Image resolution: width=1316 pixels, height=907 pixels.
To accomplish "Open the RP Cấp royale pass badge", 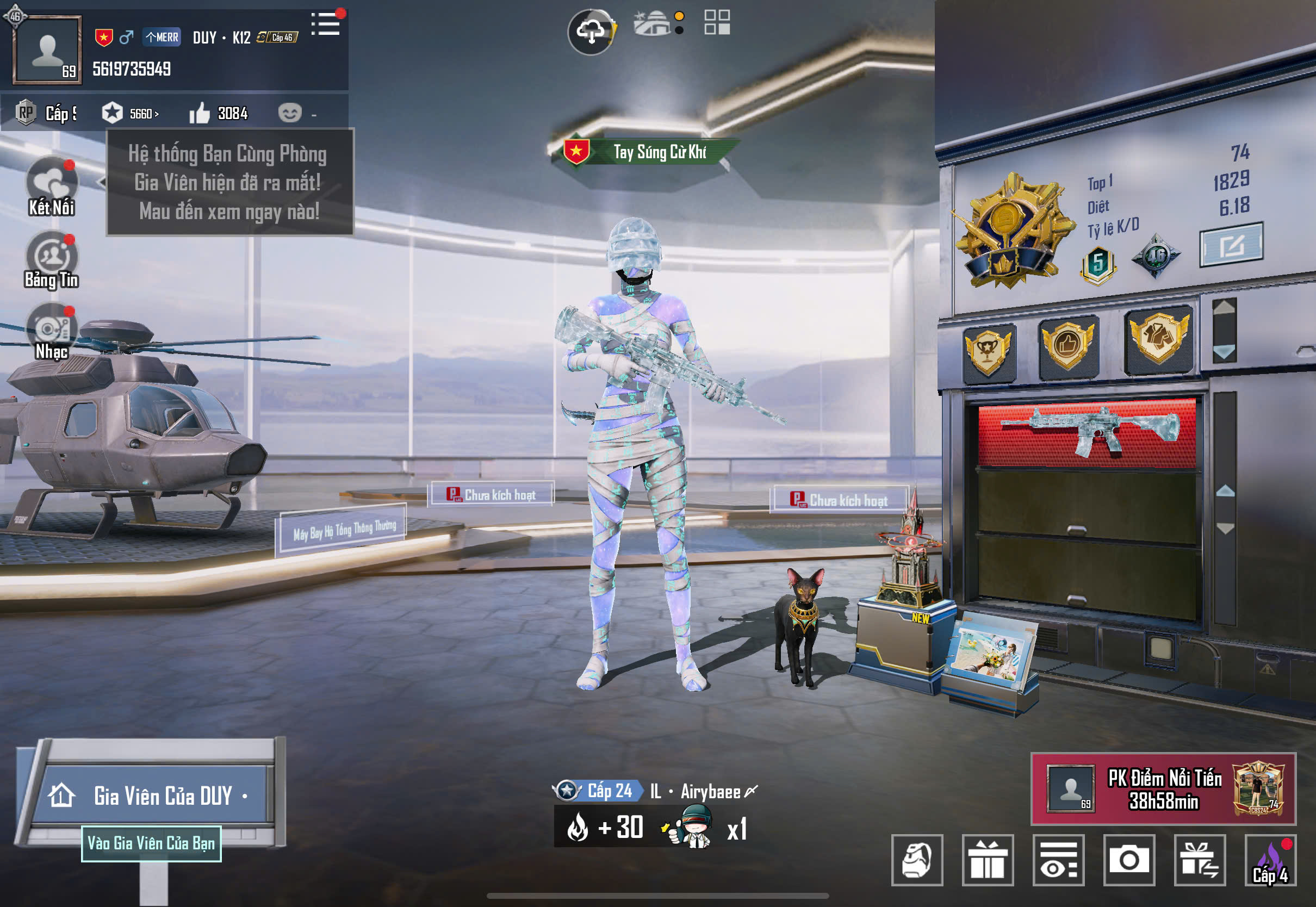I will pos(46,114).
